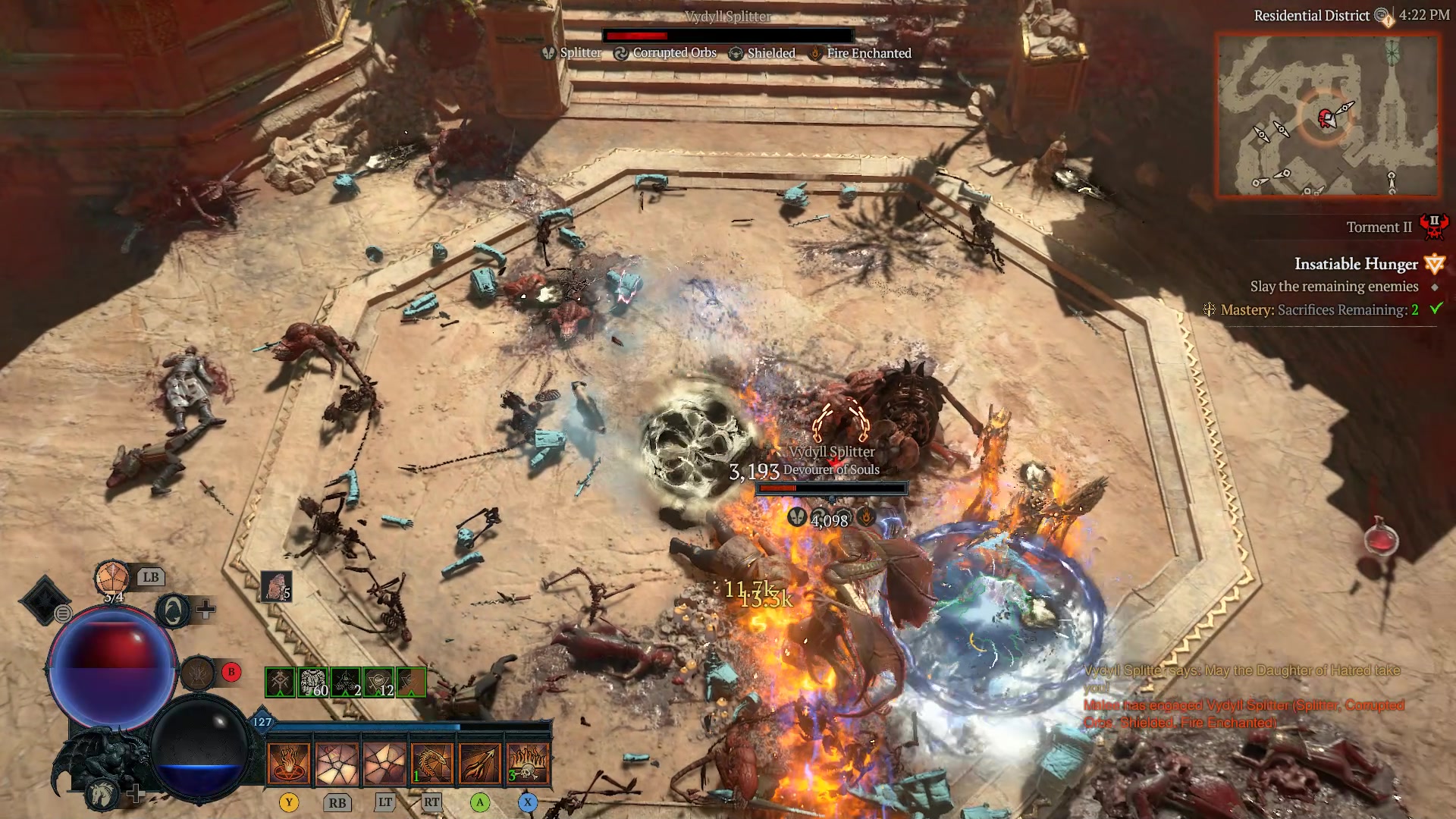Click the plus sign beside the mount icon
This screenshot has width=1456, height=819.
(x=136, y=794)
